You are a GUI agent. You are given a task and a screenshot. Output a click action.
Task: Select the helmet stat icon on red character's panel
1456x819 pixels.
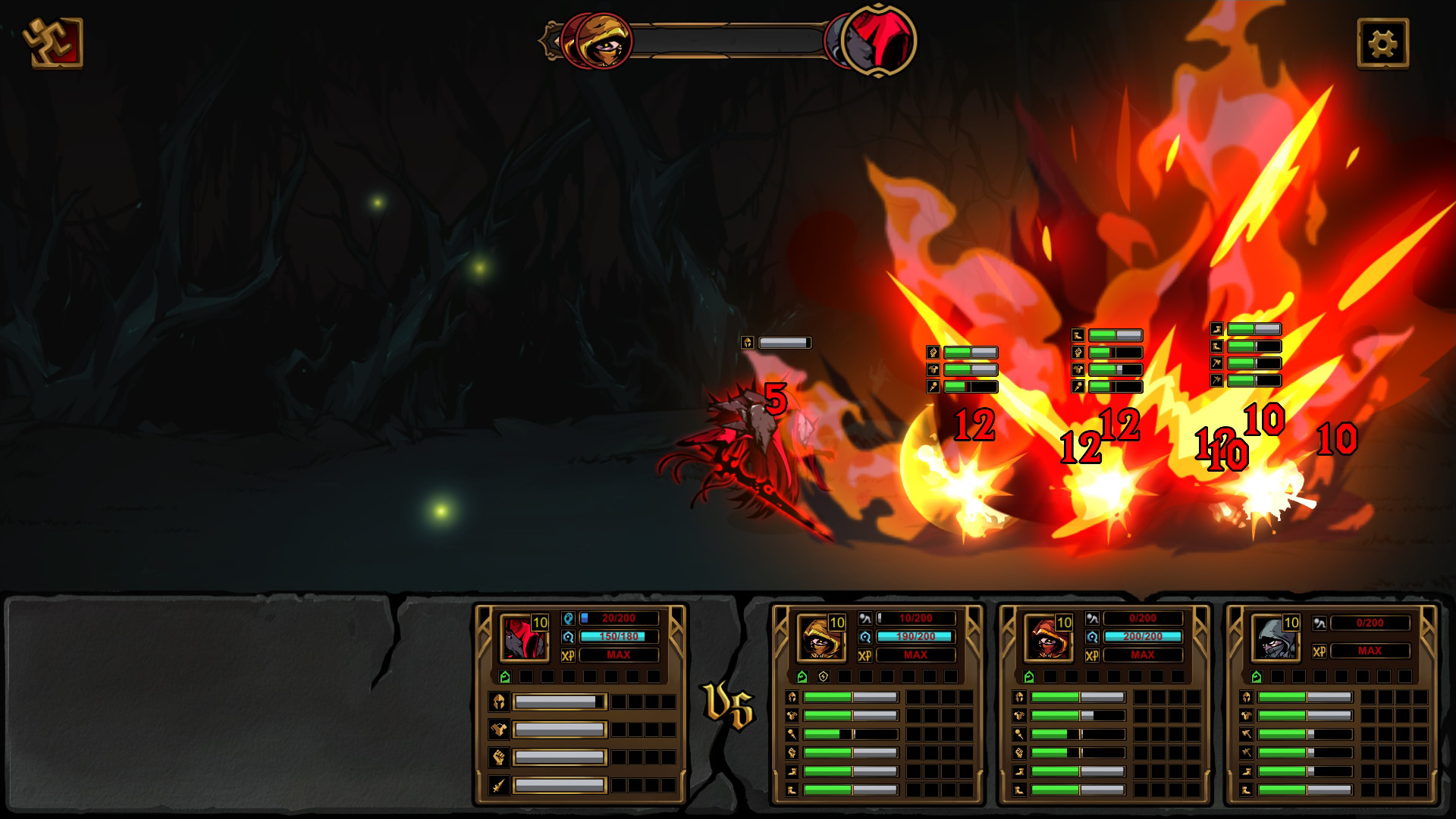coord(499,701)
